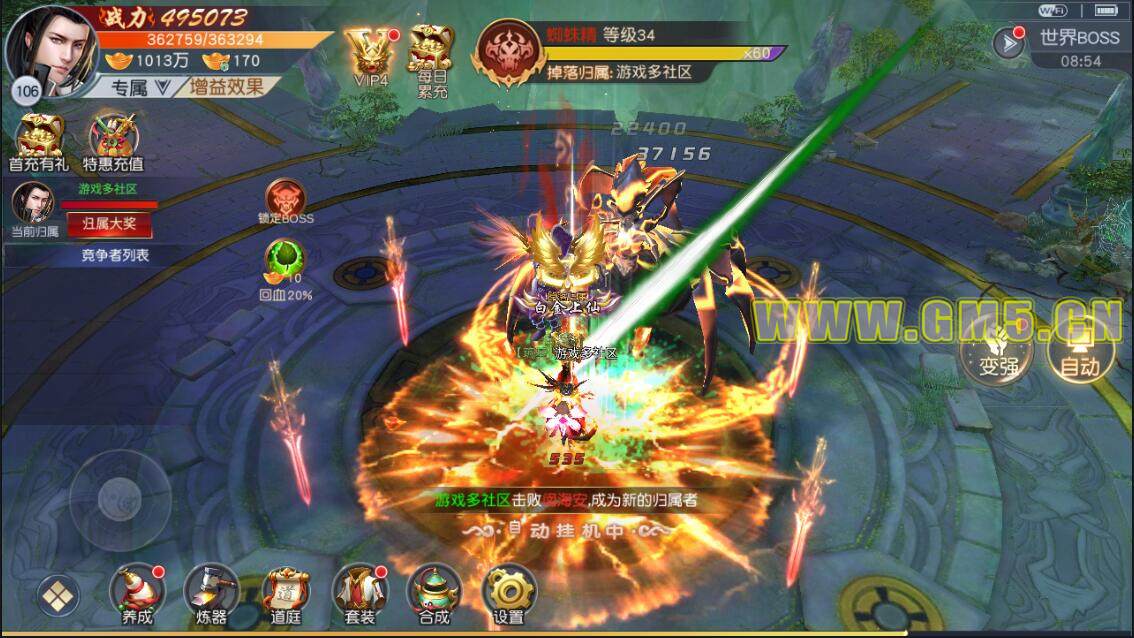Show the 增益效果 buff panel
The width and height of the screenshot is (1134, 638).
227,86
